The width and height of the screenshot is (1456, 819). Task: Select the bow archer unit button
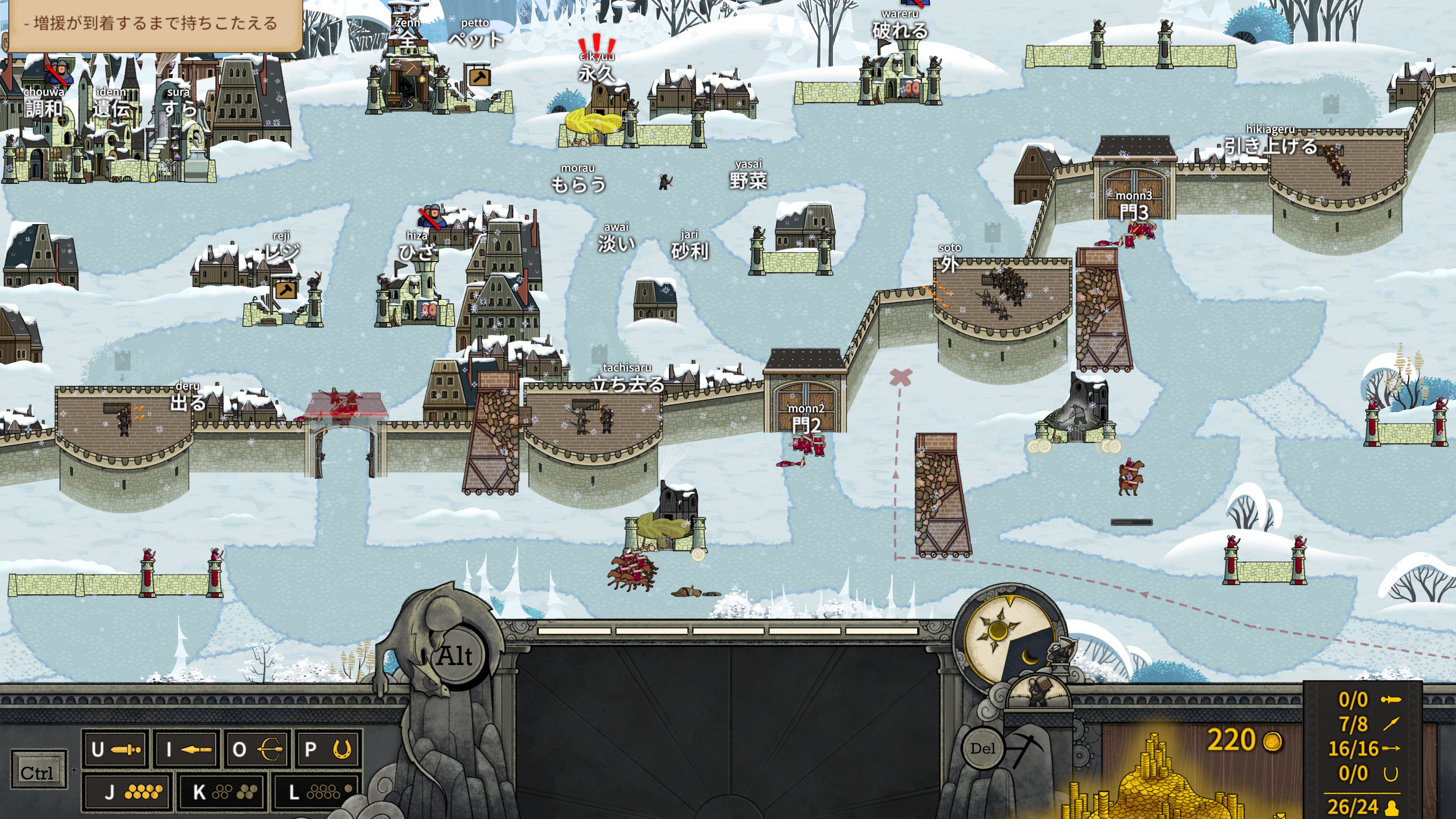point(258,750)
